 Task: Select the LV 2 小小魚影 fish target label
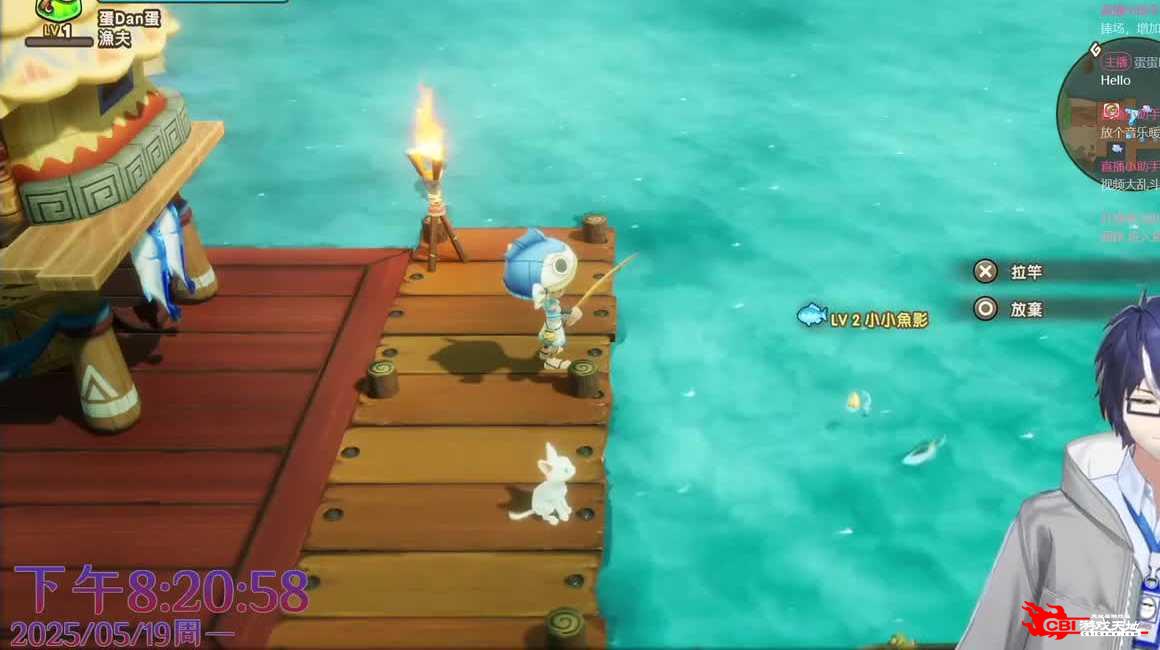click(x=864, y=319)
